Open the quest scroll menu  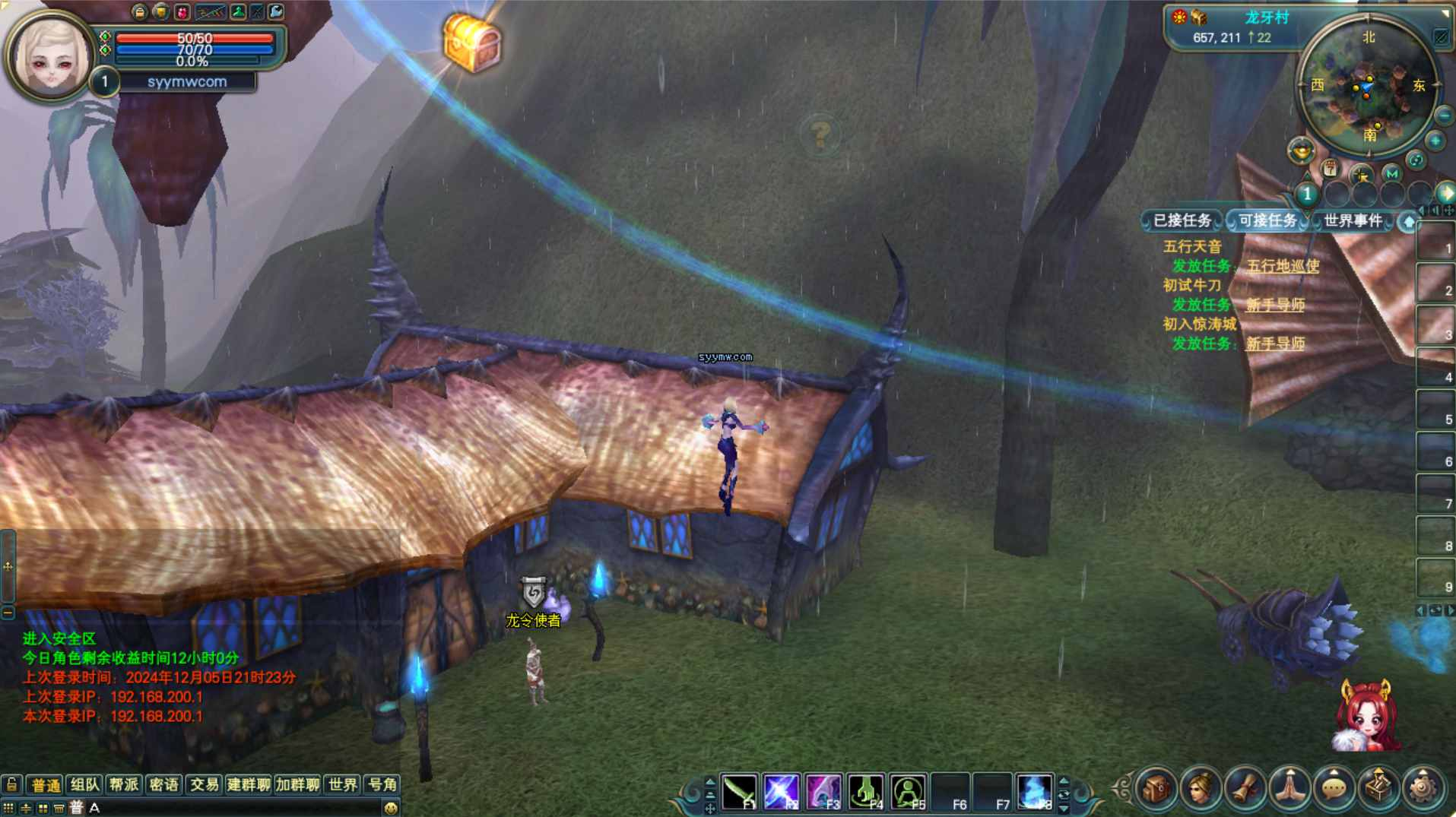pyautogui.click(x=1245, y=789)
